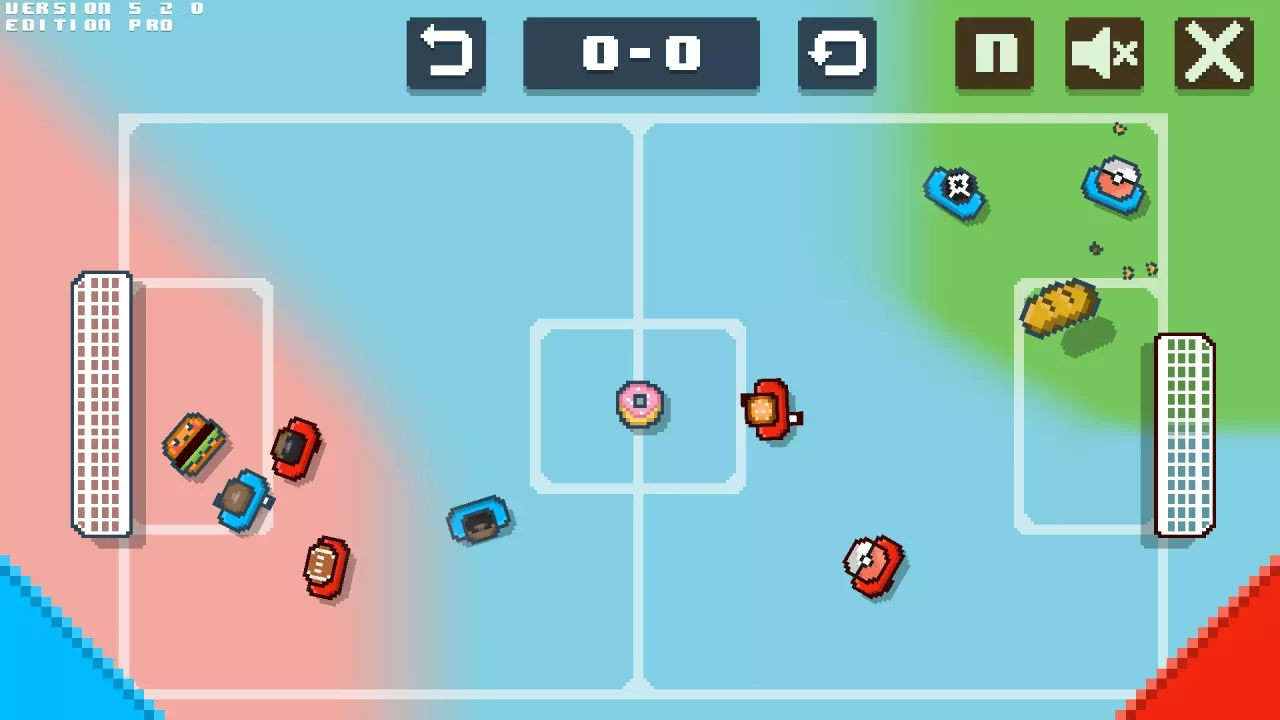The height and width of the screenshot is (720, 1280).
Task: Click the pink donut ball at center field
Action: click(640, 404)
